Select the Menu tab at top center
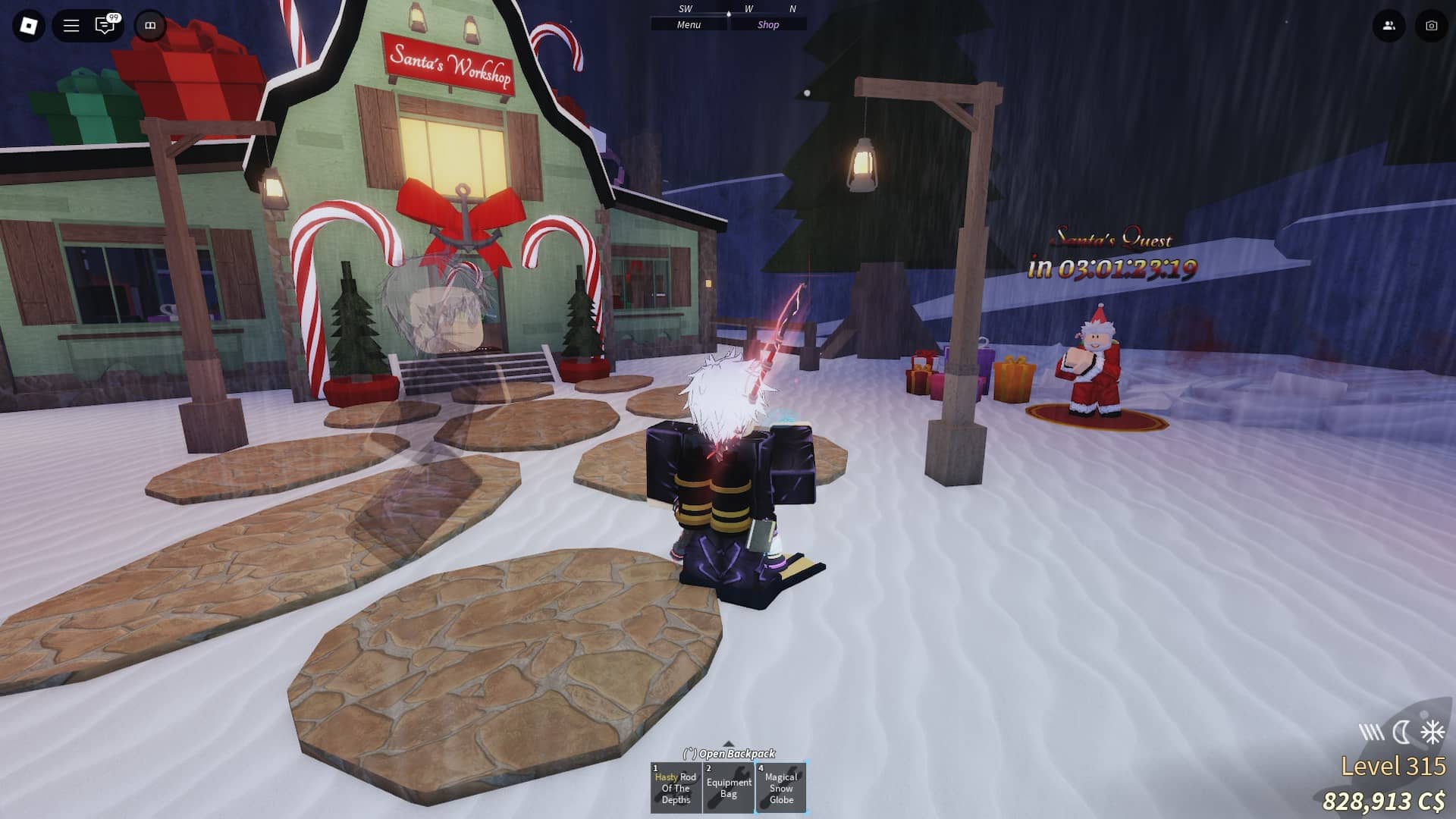The image size is (1456, 819). 687,24
